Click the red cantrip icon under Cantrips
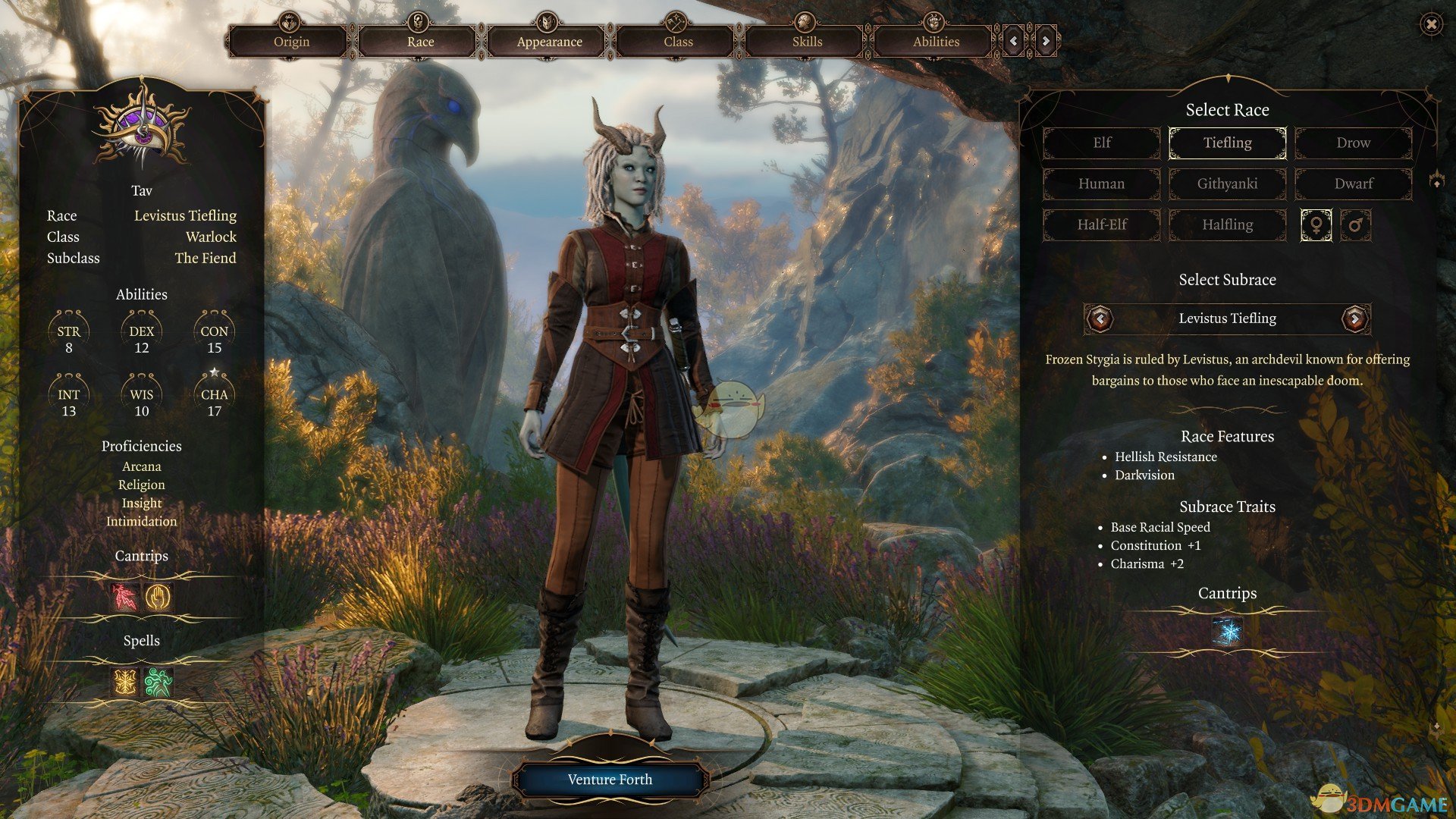The width and height of the screenshot is (1456, 819). click(126, 598)
